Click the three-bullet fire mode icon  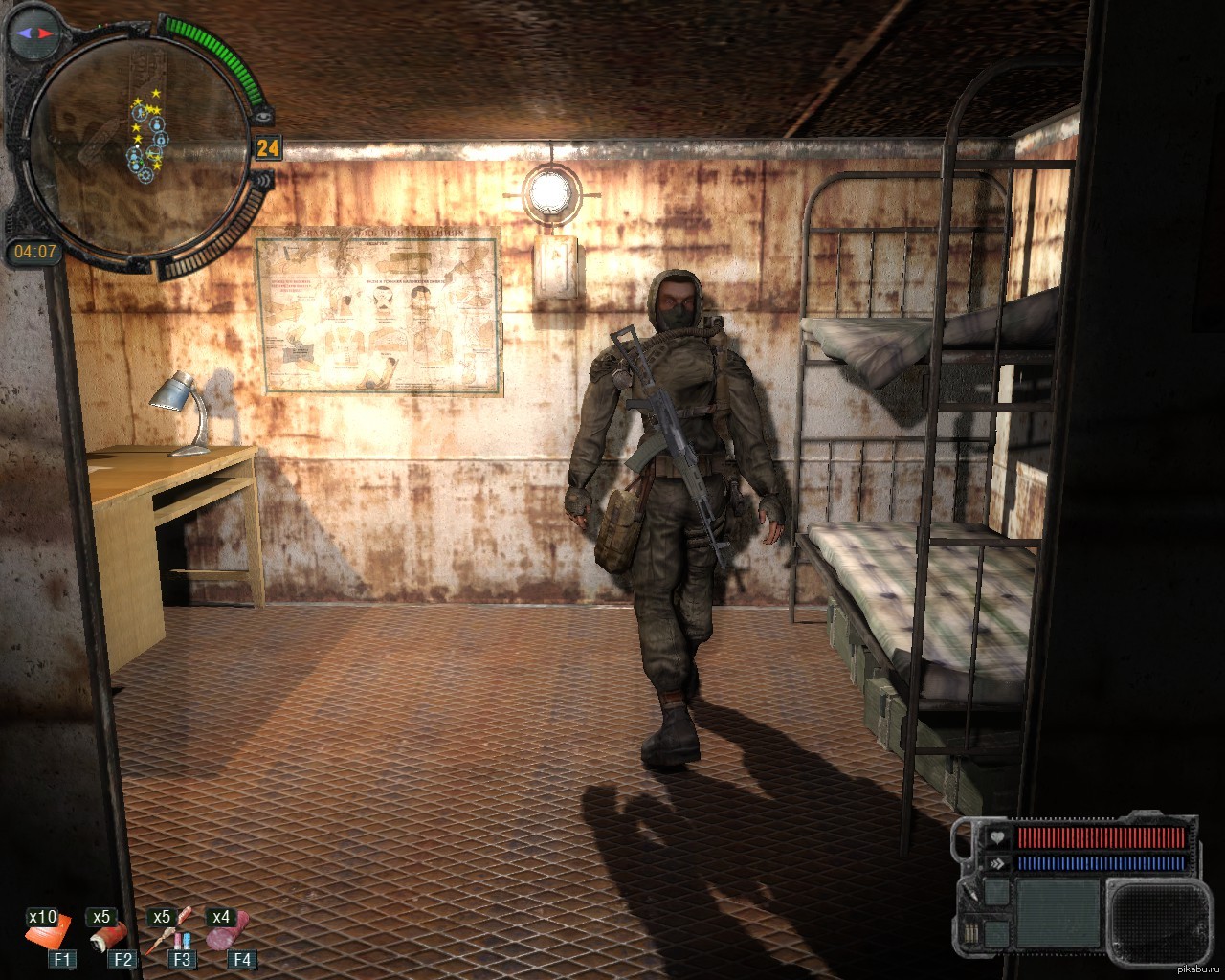point(970,934)
